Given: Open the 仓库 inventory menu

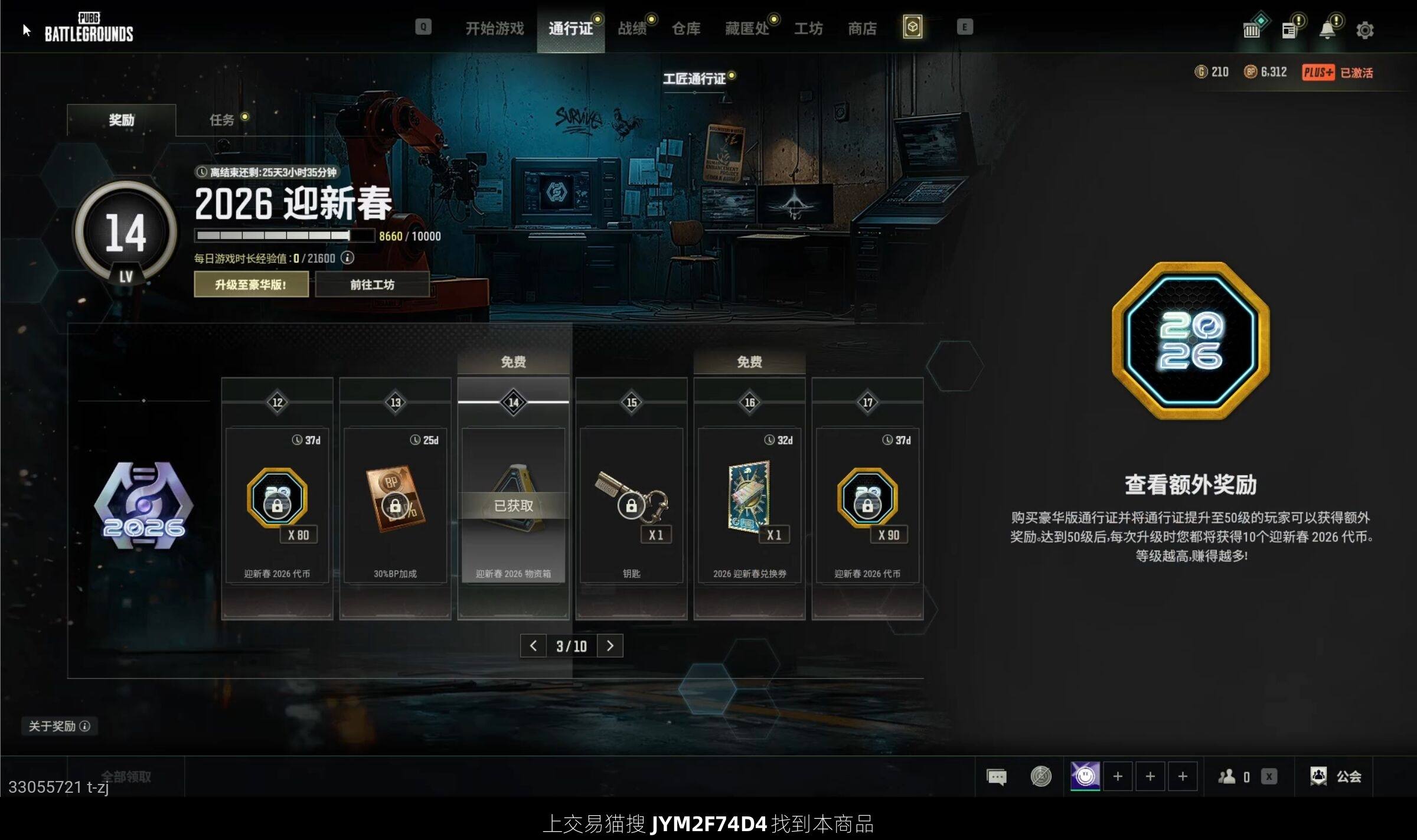Looking at the screenshot, I should click(x=686, y=28).
